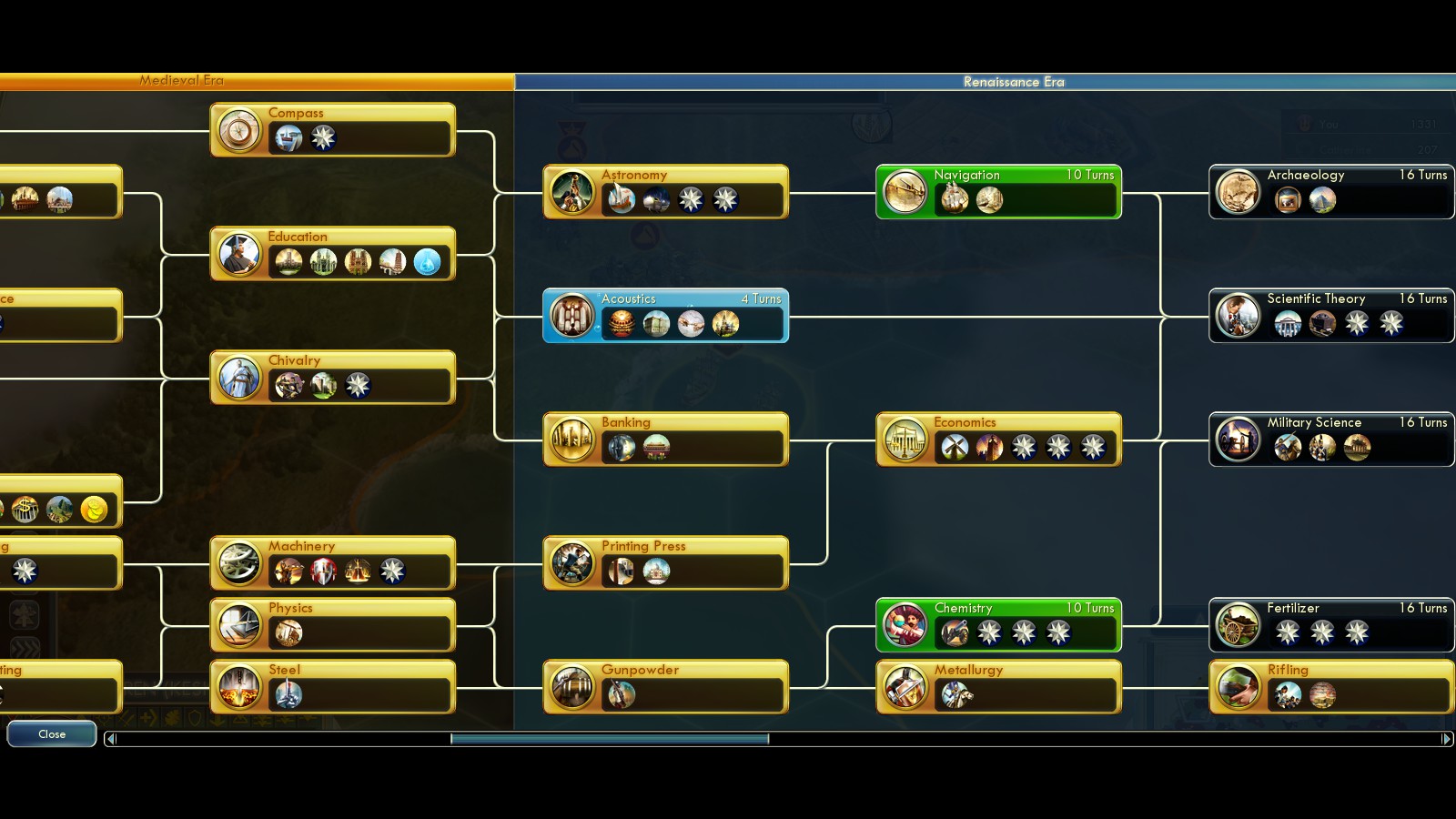Click the Acoustics technology box
1456x819 pixels.
coord(665,316)
